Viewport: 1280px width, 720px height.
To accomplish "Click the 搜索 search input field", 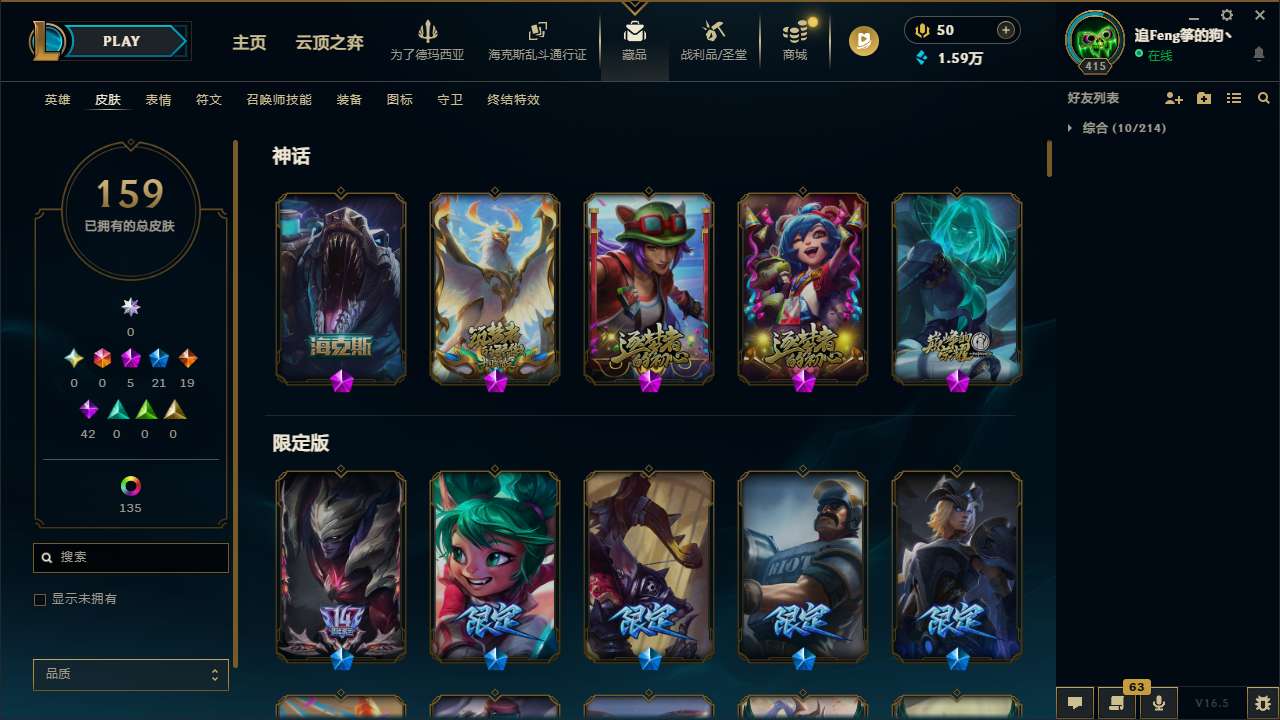I will point(130,558).
